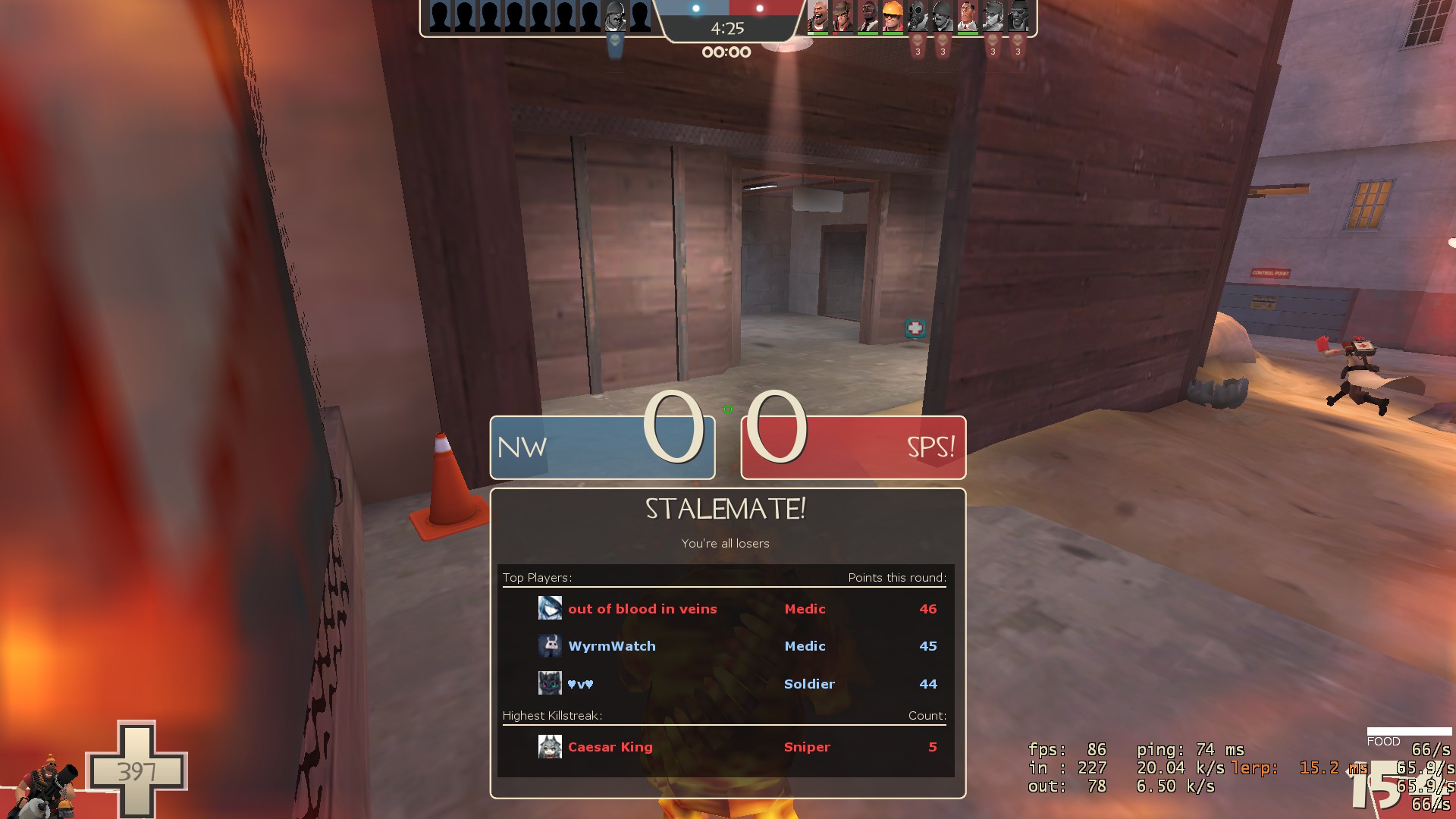Click the blue team Soldier portrait
The height and width of the screenshot is (819, 1456).
(615, 16)
